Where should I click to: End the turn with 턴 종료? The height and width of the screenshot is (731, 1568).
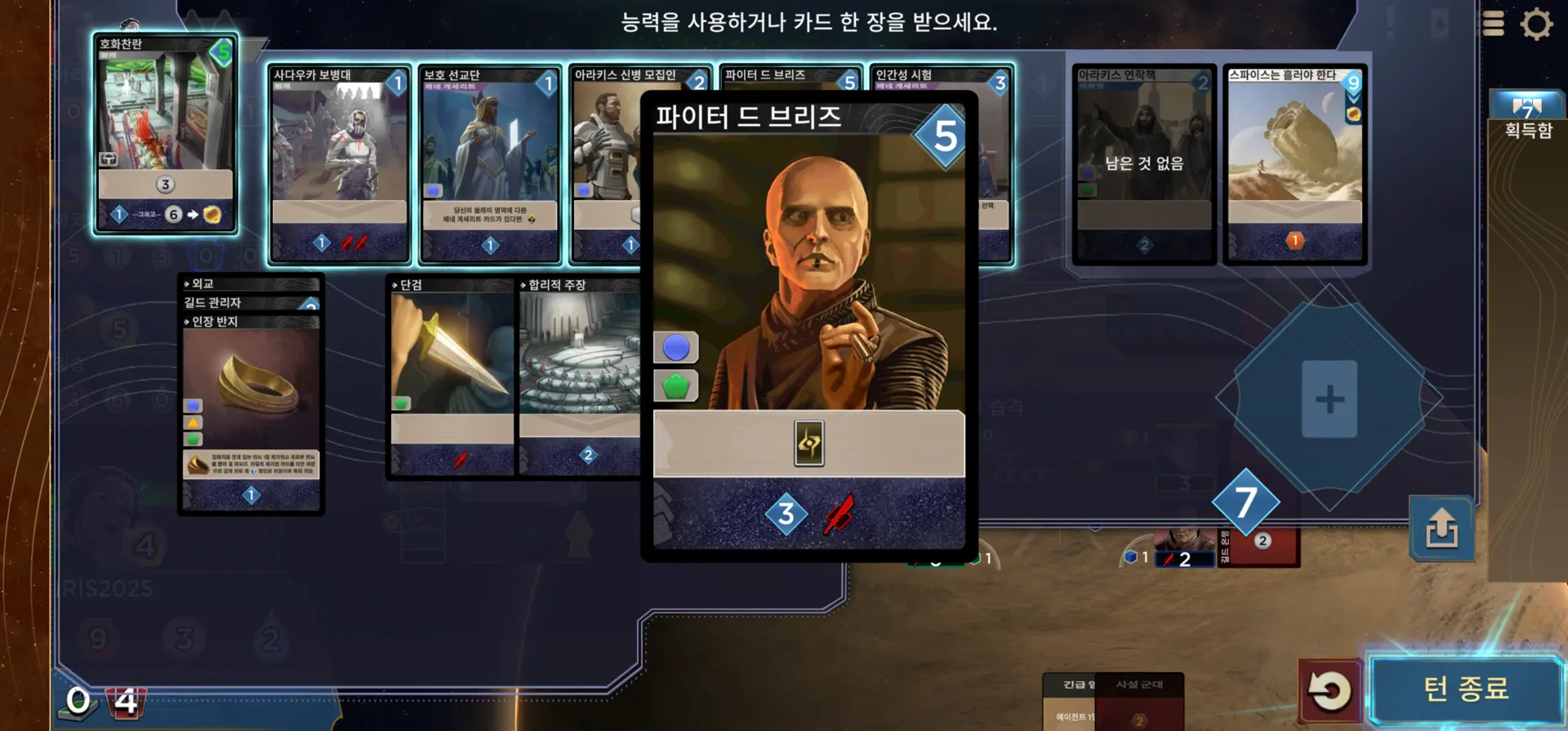point(1466,689)
